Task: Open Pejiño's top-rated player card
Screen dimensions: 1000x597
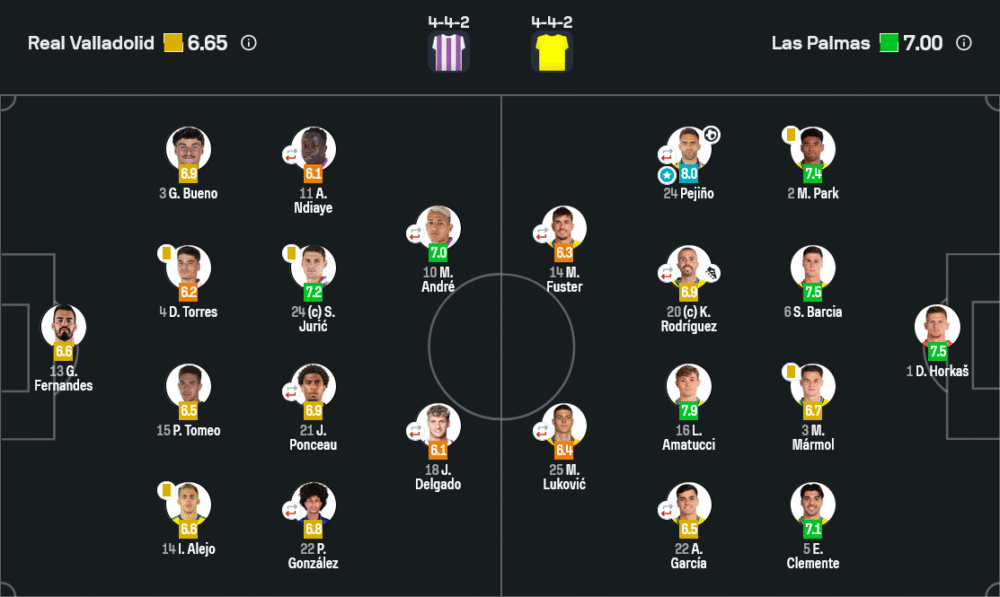Action: pyautogui.click(x=689, y=150)
